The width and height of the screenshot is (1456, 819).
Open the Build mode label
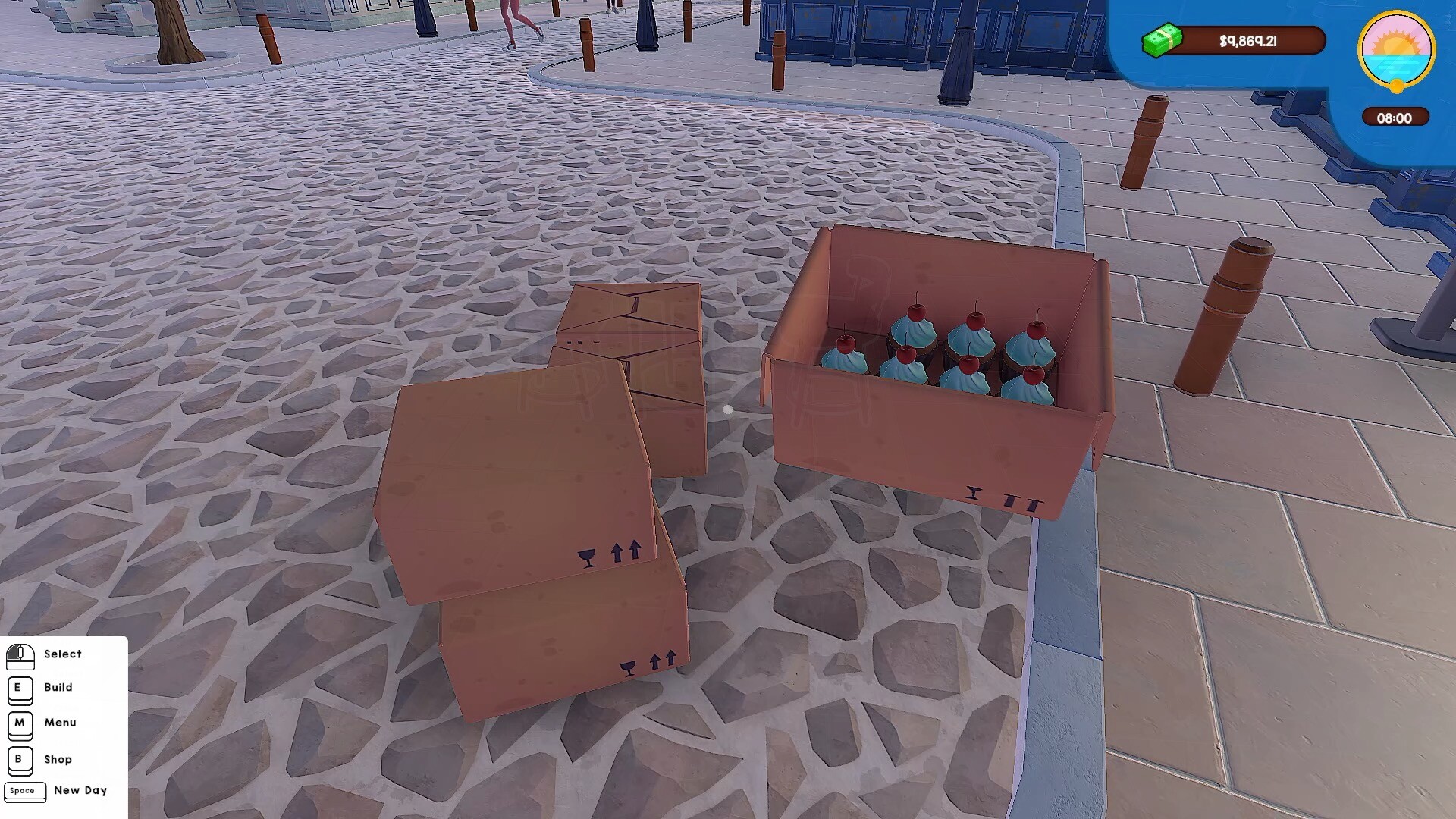pos(59,688)
